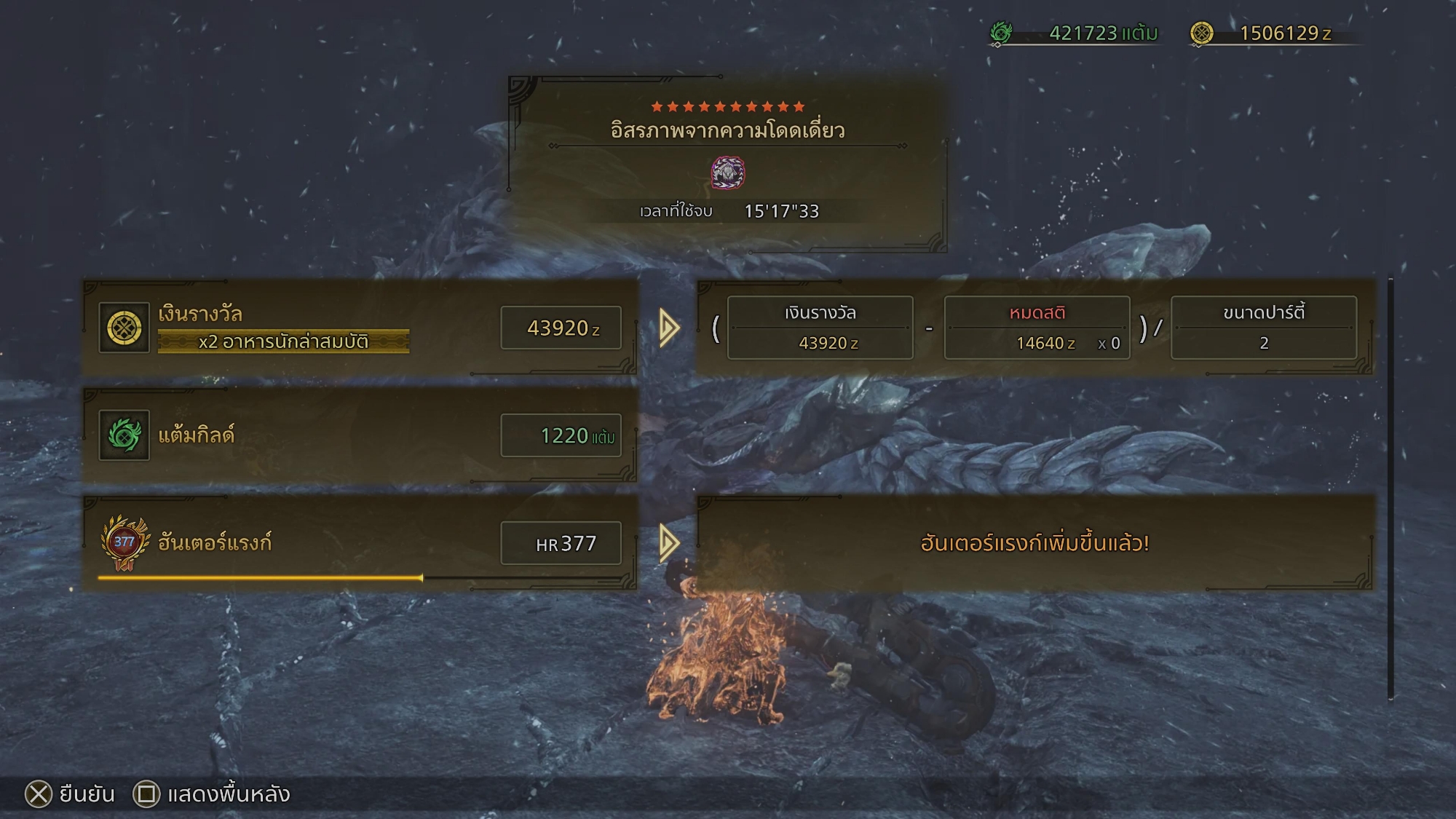
Task: Click the arrow beside the reward money row
Action: 669,328
